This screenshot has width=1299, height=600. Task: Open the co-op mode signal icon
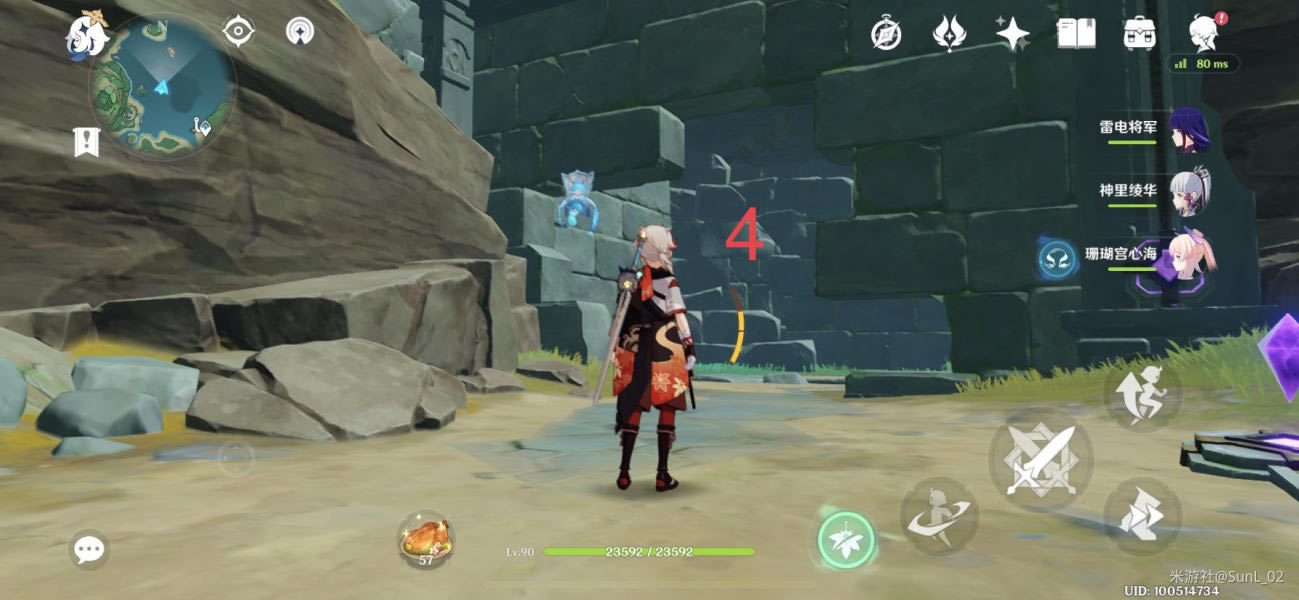click(x=299, y=31)
